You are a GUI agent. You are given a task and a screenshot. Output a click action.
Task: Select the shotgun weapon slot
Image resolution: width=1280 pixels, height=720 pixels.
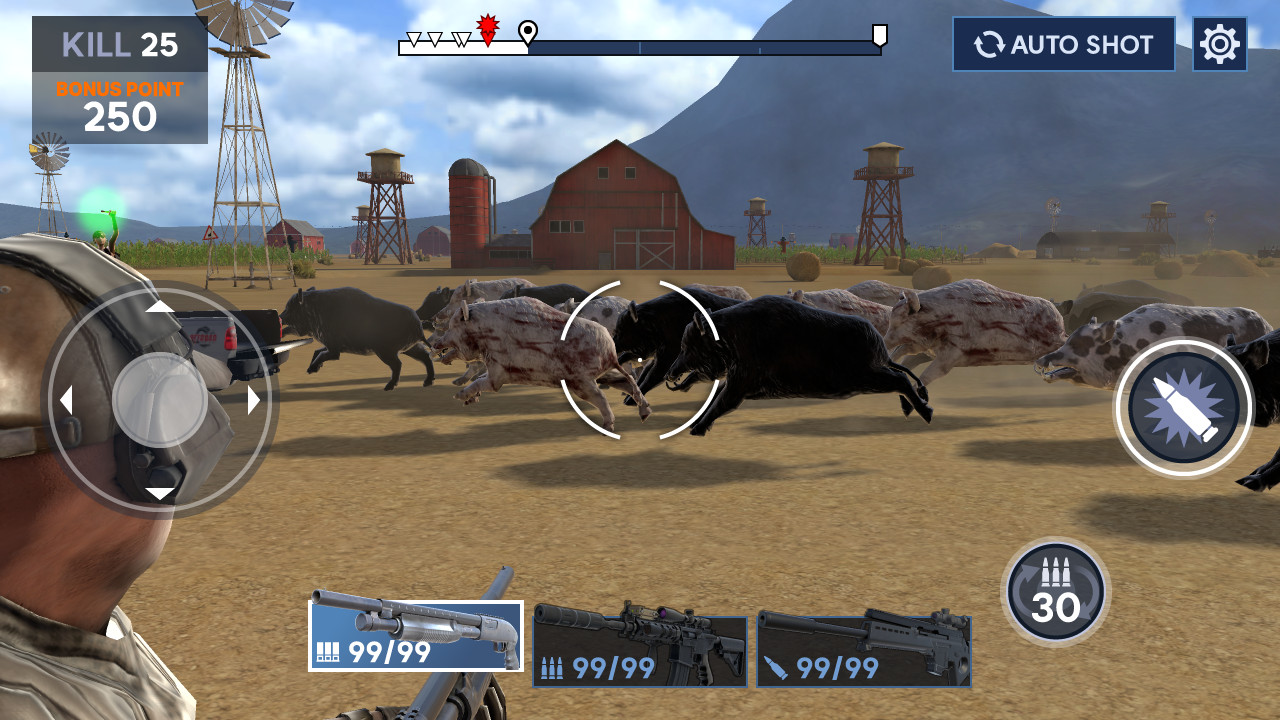(x=414, y=637)
